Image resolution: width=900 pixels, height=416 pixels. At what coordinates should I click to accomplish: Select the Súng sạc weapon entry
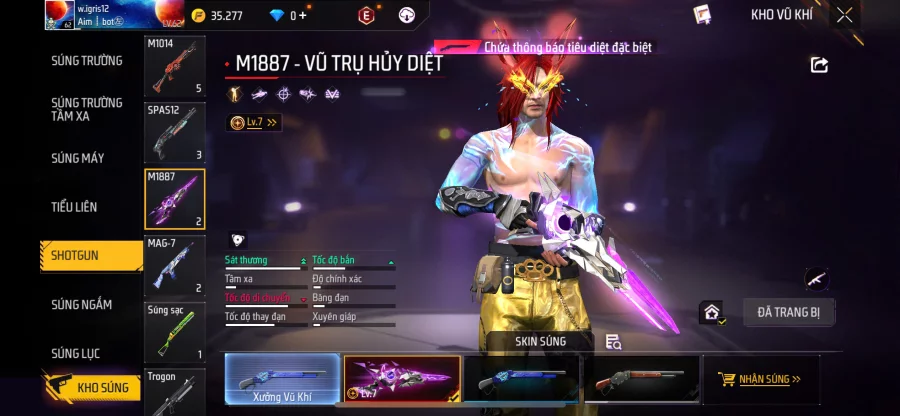tap(175, 333)
